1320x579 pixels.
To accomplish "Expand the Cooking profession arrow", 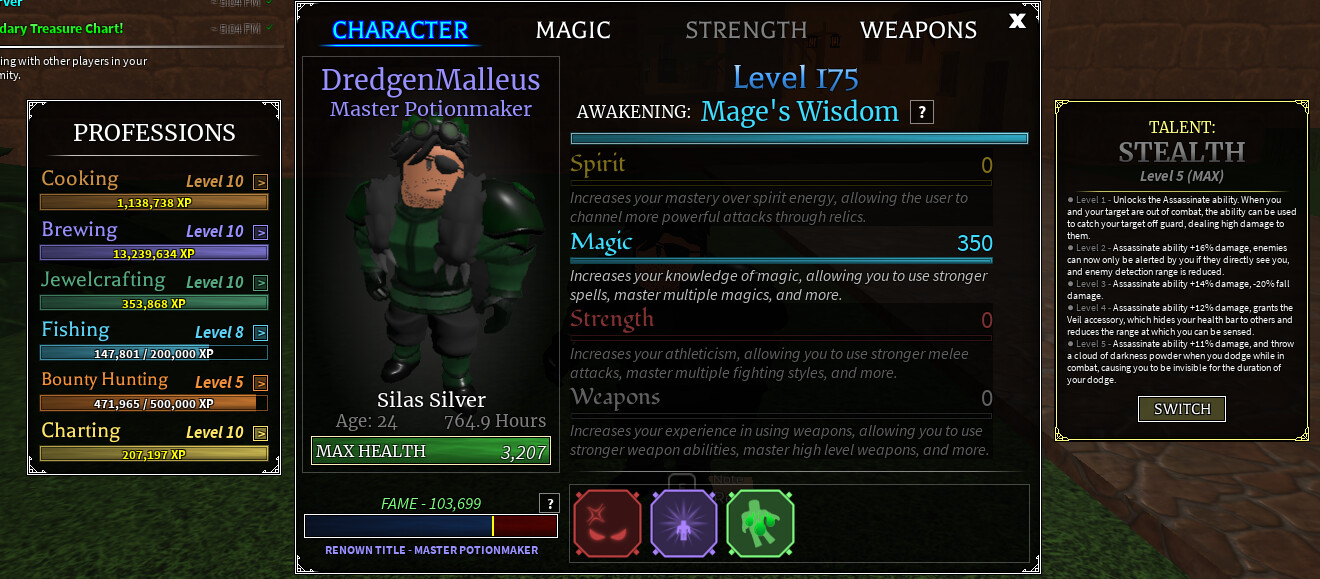I will (260, 182).
